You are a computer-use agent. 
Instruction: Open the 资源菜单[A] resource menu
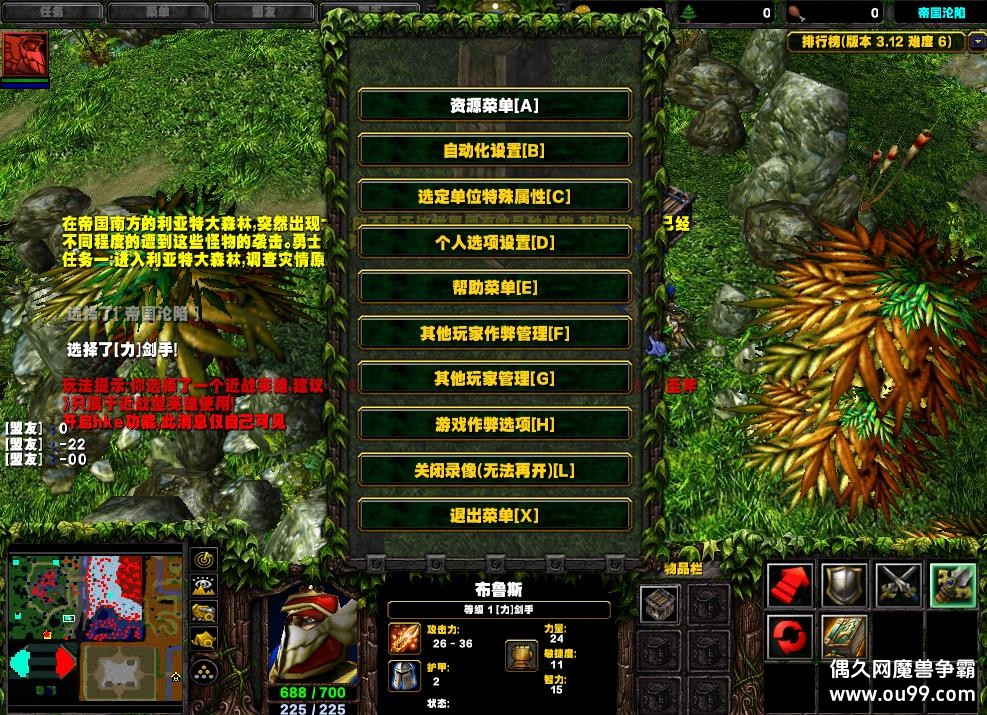(494, 105)
